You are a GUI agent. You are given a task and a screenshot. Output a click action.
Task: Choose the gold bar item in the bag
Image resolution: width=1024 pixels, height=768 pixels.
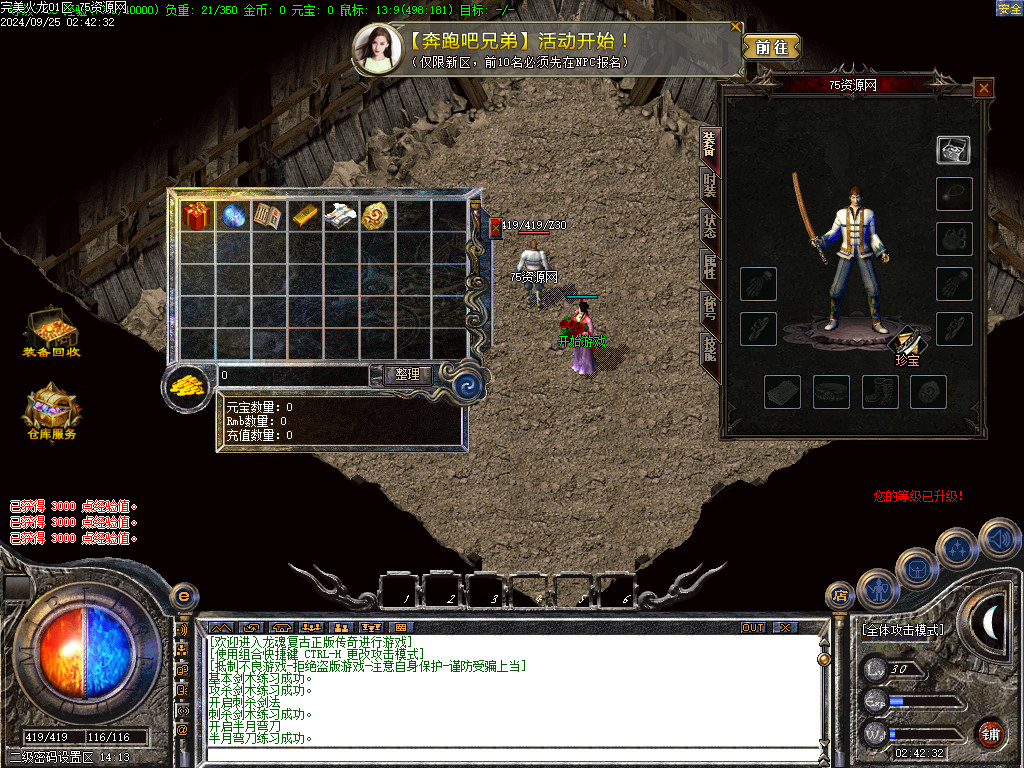tap(305, 216)
